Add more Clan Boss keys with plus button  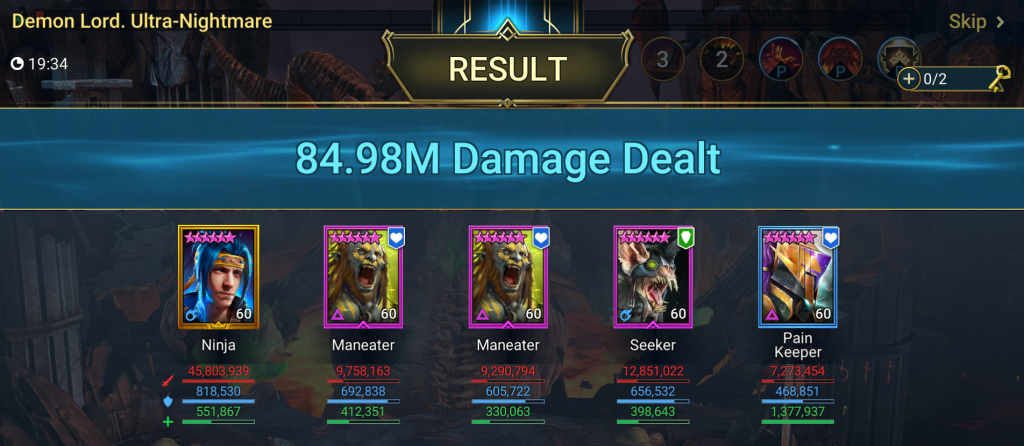pos(909,78)
